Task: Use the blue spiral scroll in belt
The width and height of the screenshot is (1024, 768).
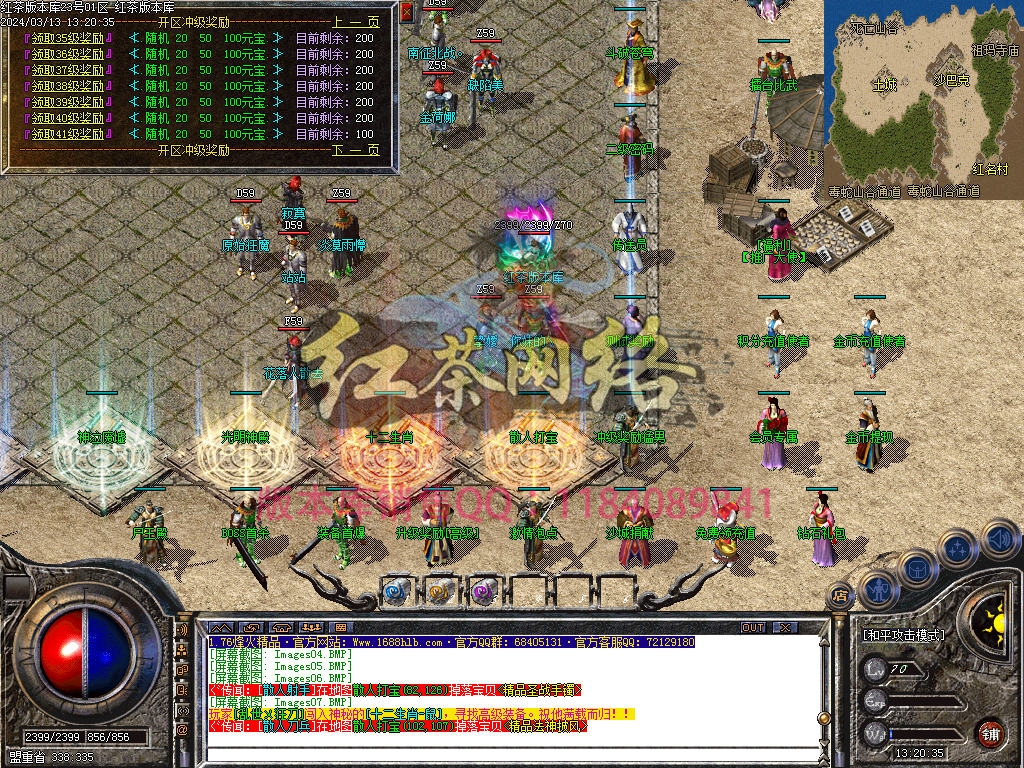Action: tap(397, 590)
